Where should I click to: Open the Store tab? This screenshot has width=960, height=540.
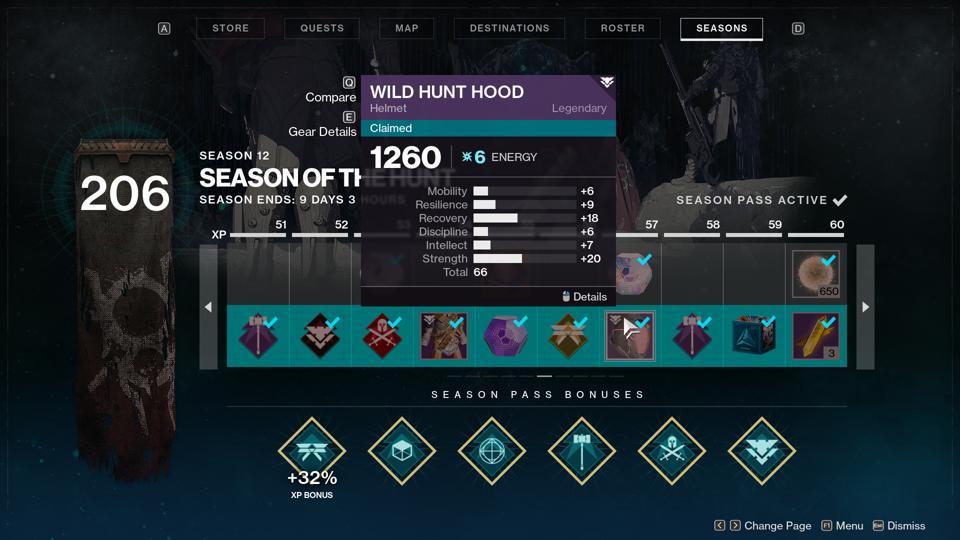click(230, 28)
